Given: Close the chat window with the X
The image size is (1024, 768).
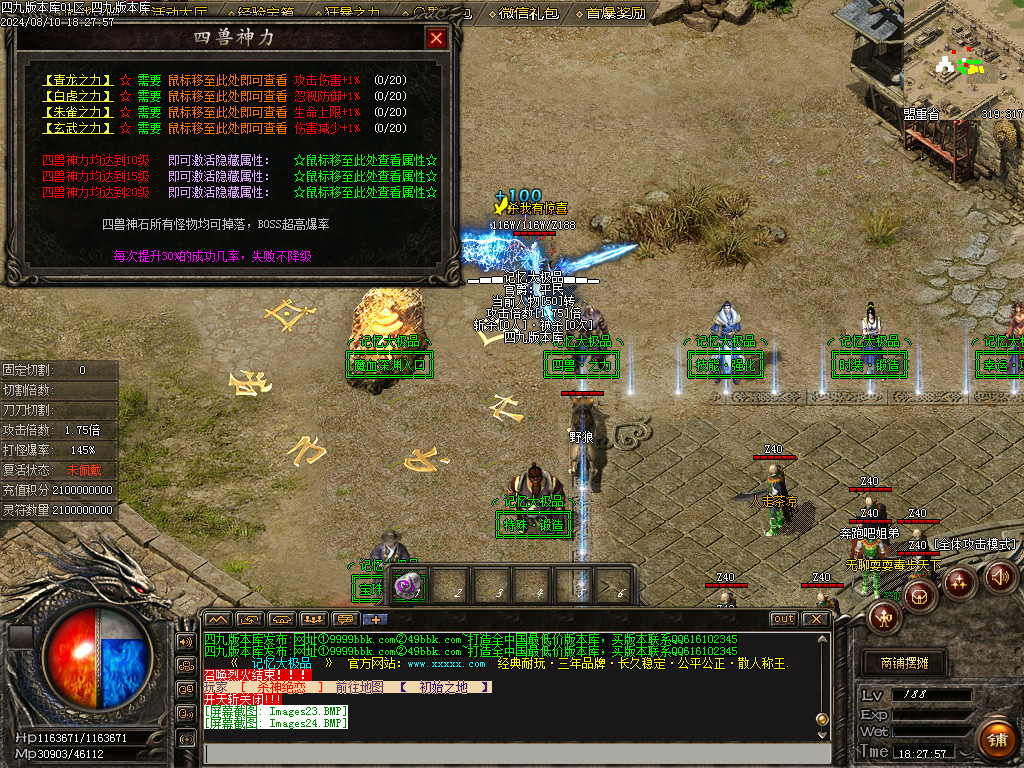Looking at the screenshot, I should [817, 619].
